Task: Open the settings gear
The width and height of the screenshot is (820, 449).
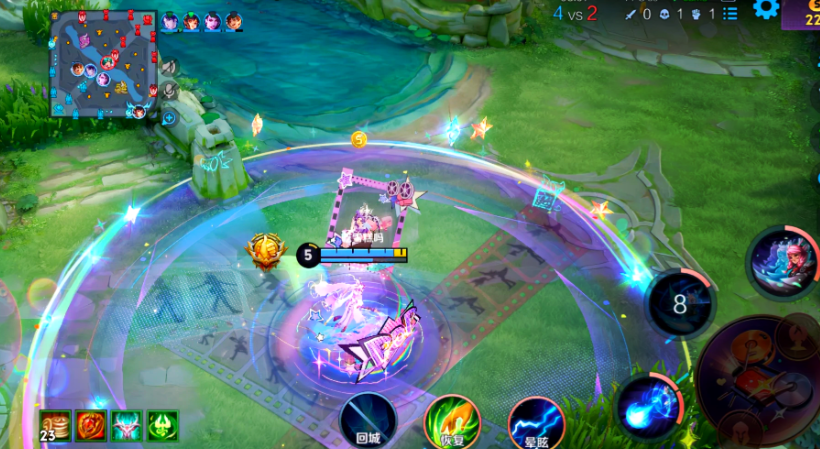Action: (x=766, y=9)
